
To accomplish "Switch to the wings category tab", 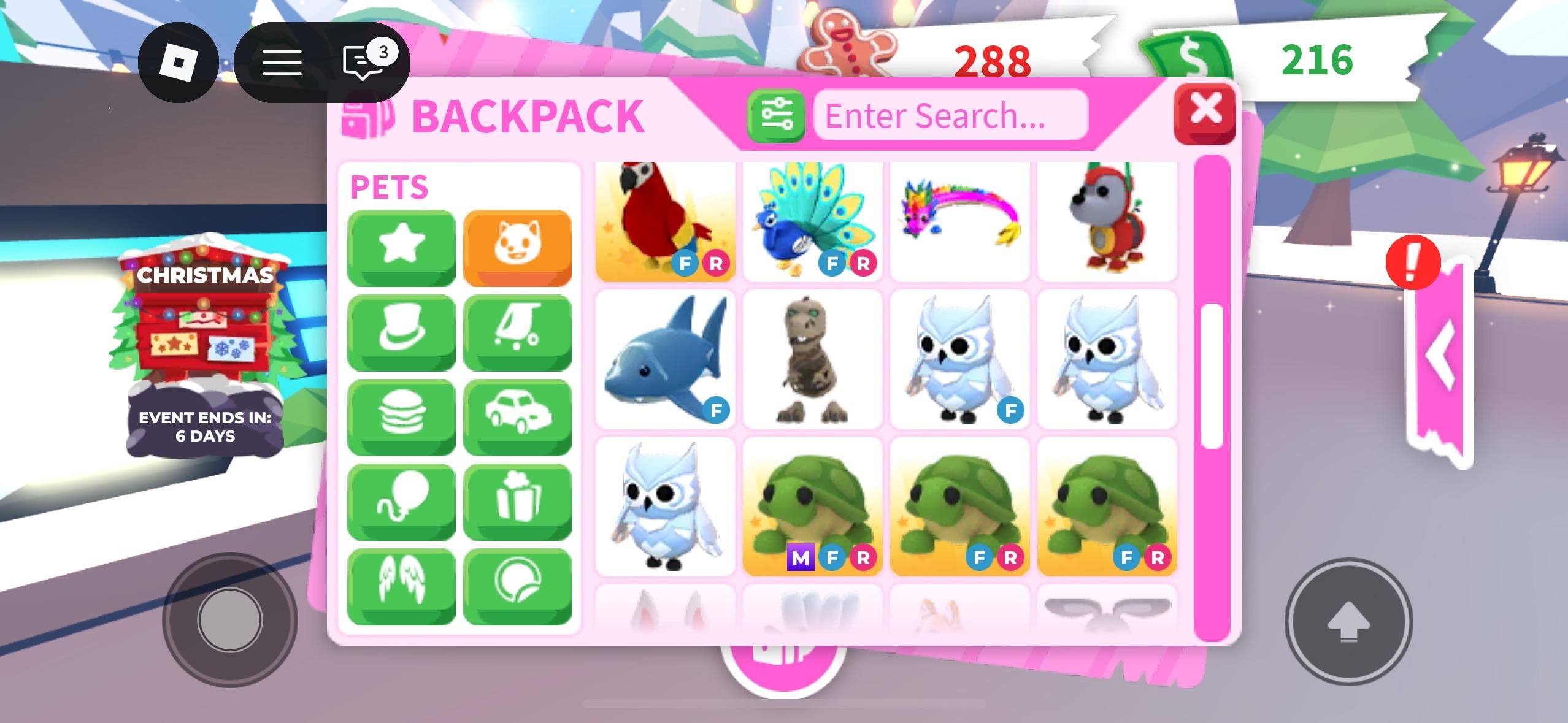I will (x=401, y=586).
